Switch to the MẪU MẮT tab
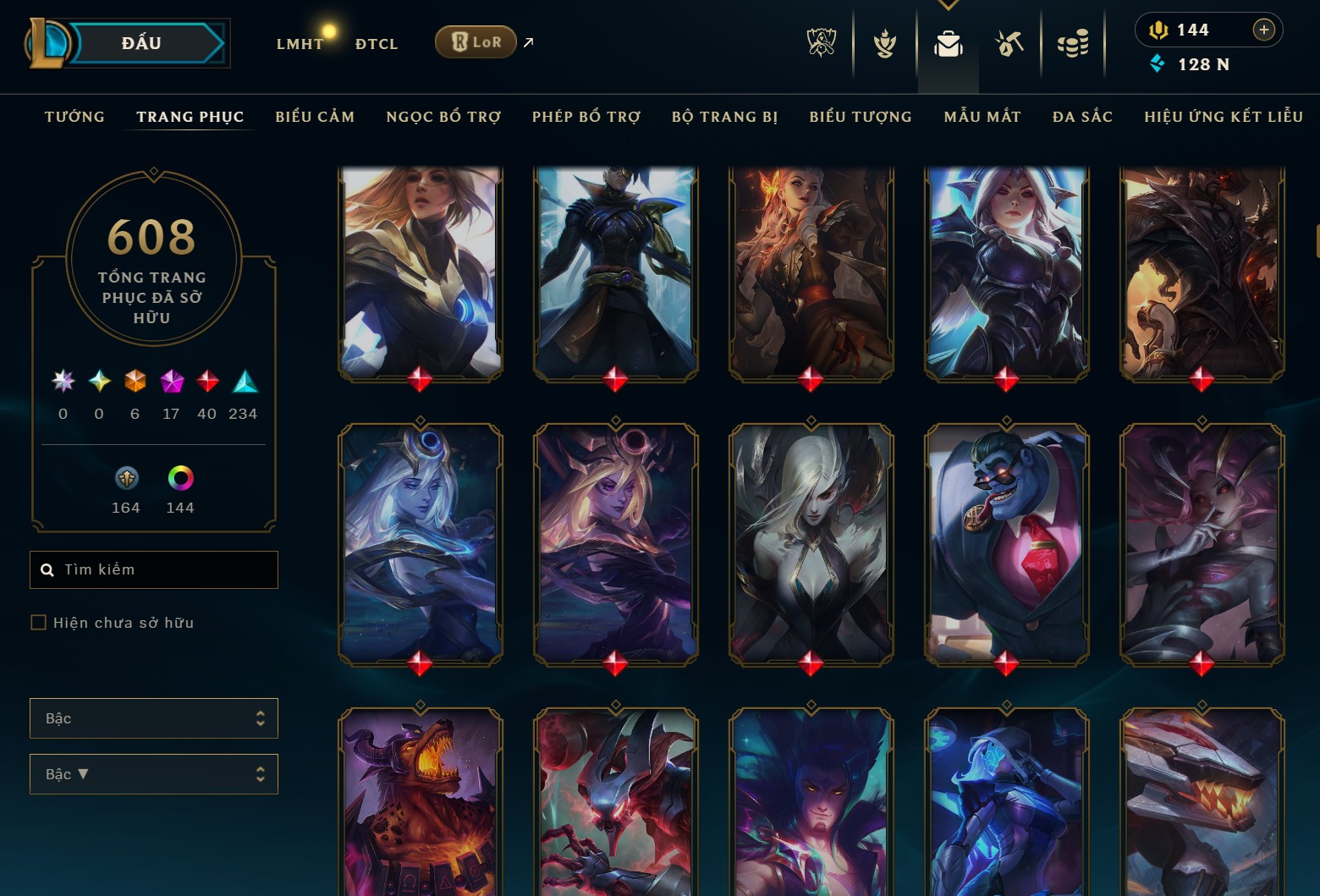The image size is (1320, 896). tap(982, 117)
